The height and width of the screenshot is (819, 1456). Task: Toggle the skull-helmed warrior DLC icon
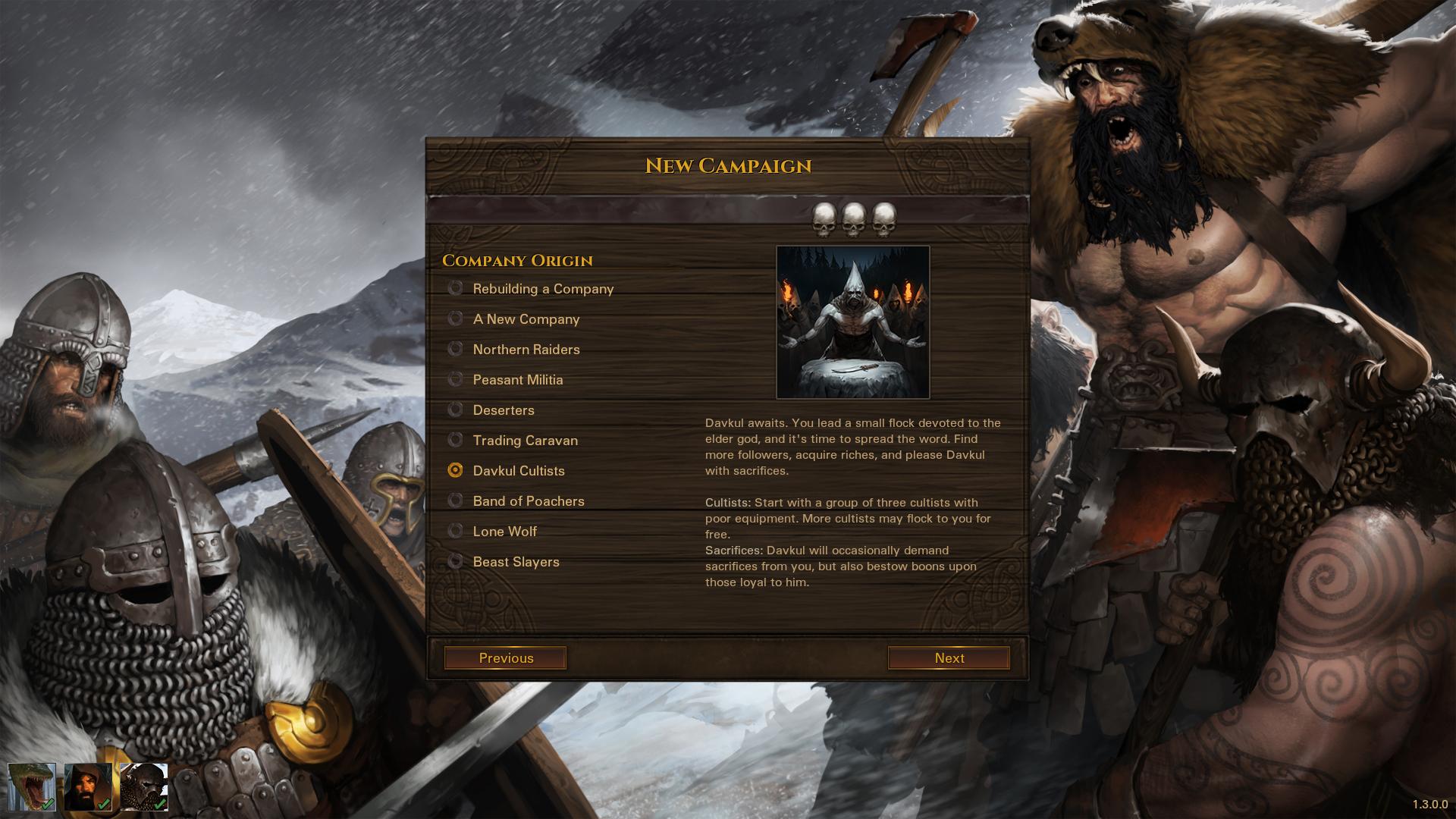click(x=143, y=786)
